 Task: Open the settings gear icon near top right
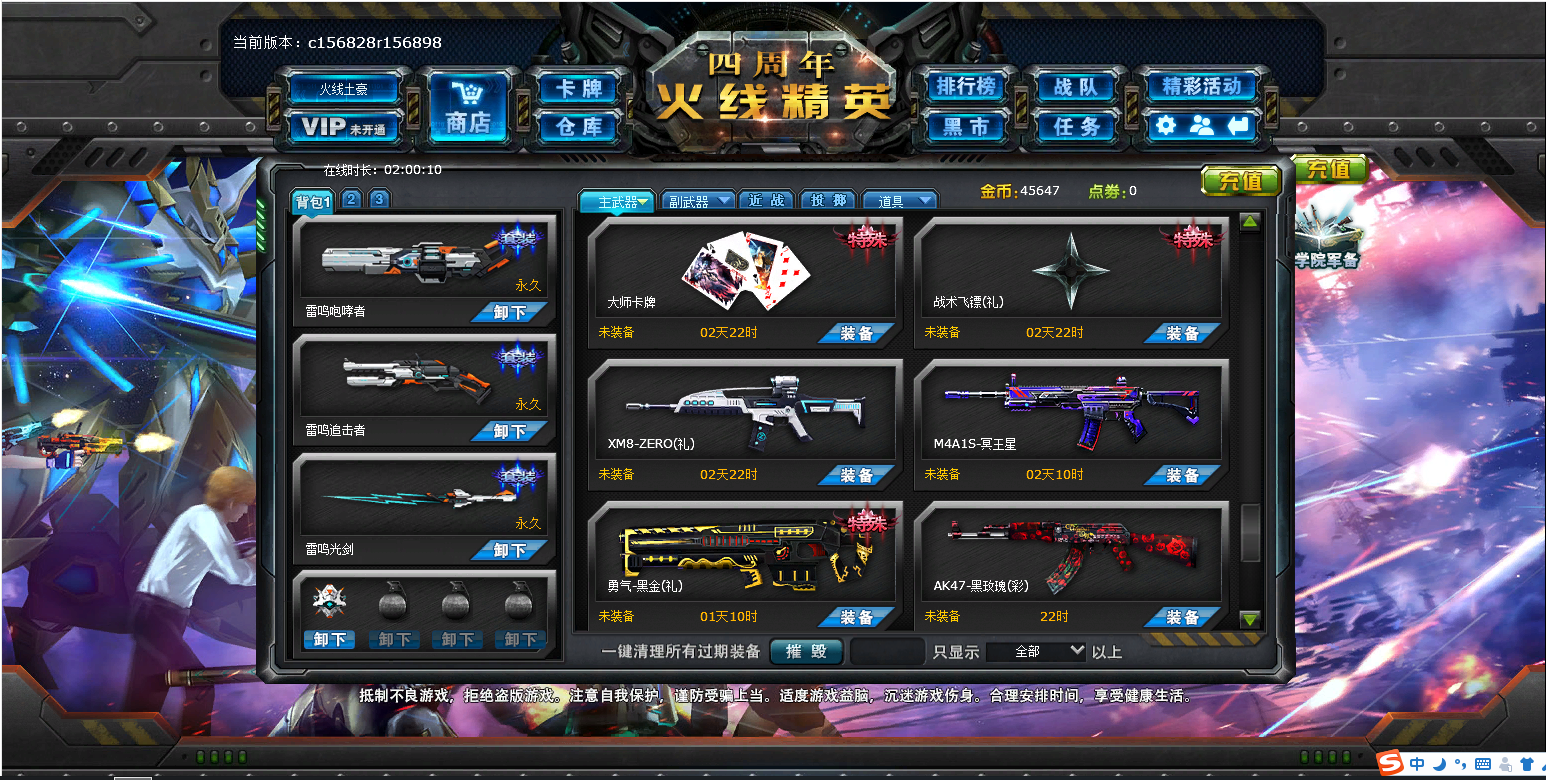pyautogui.click(x=1164, y=127)
